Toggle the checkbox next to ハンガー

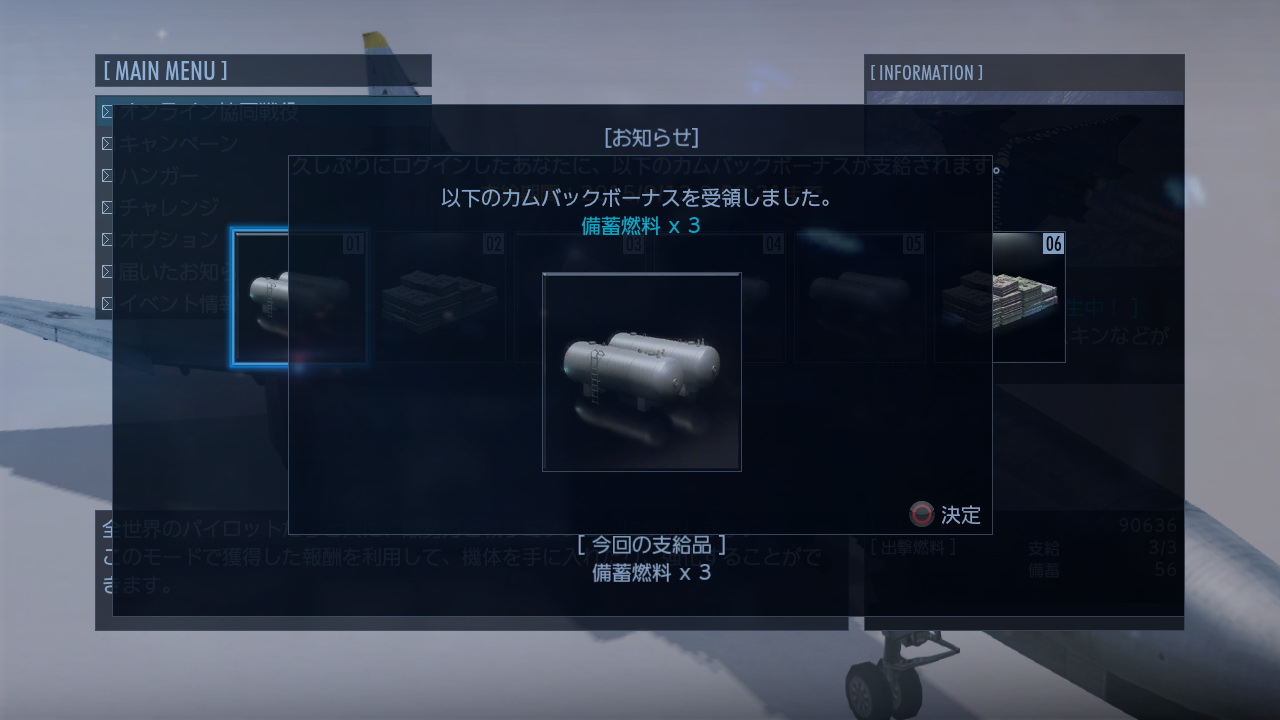pyautogui.click(x=108, y=175)
